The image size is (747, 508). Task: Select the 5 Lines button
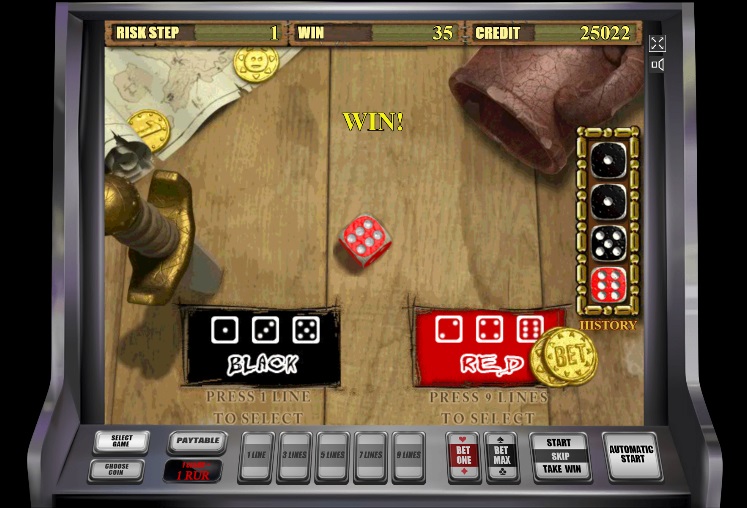332,456
